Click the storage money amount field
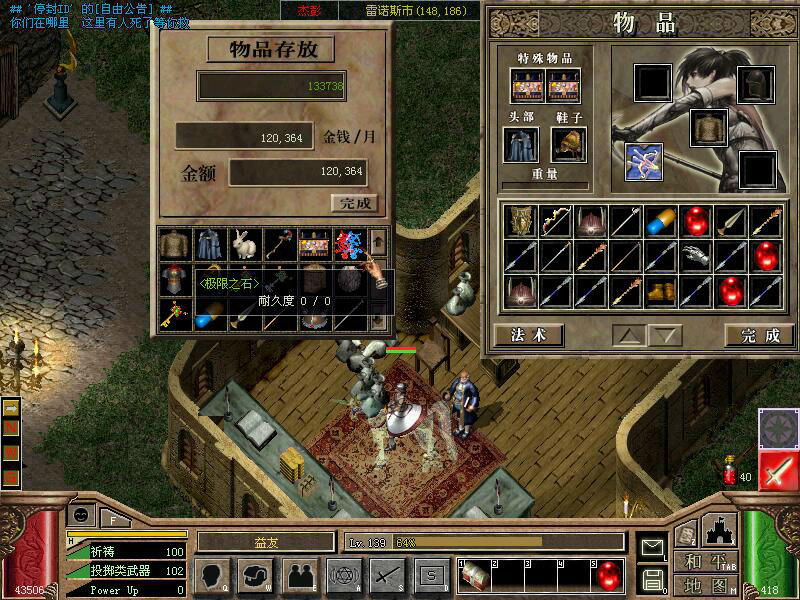Image resolution: width=800 pixels, height=600 pixels. click(x=298, y=172)
